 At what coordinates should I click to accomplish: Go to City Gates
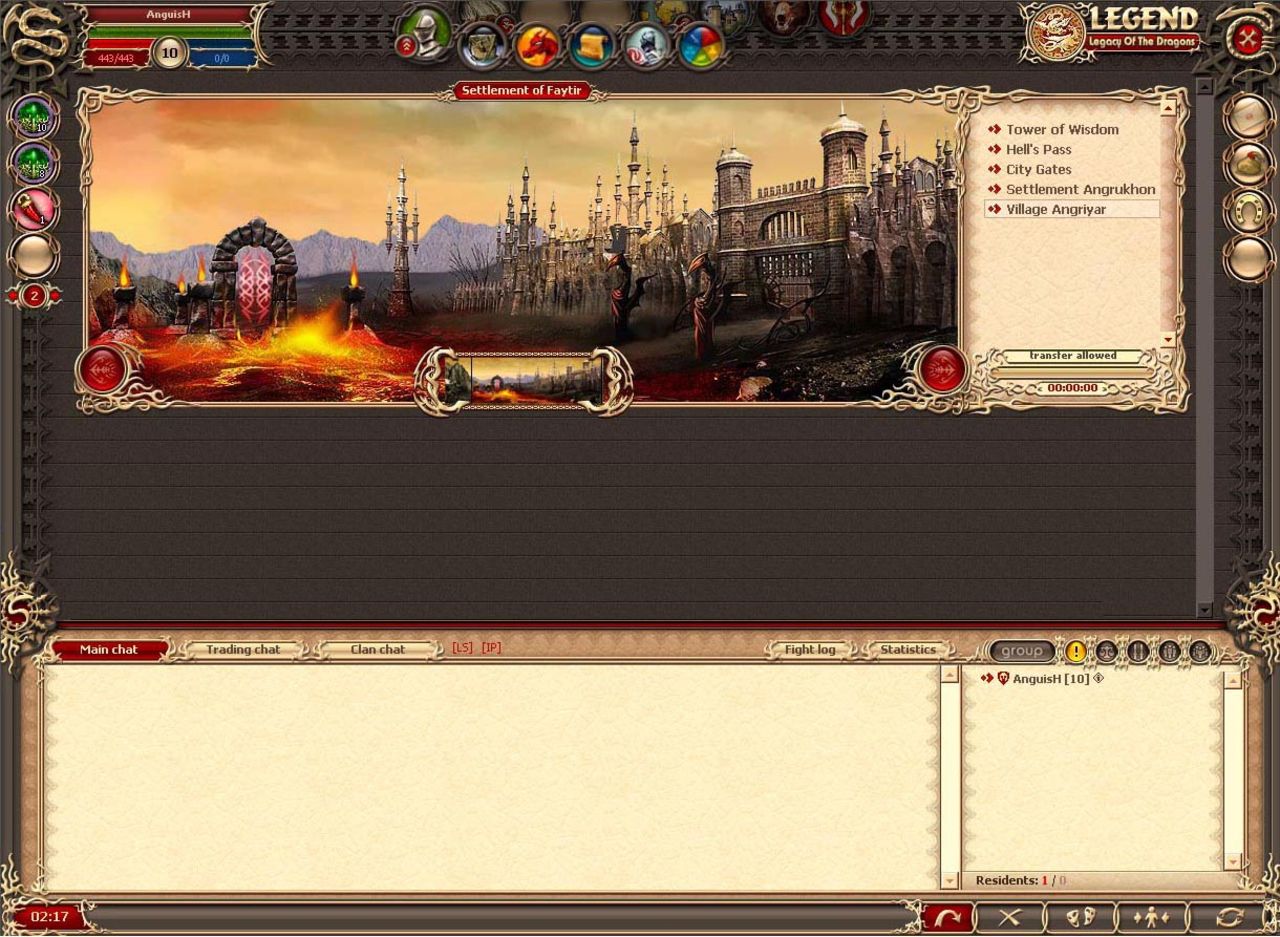pos(1038,169)
